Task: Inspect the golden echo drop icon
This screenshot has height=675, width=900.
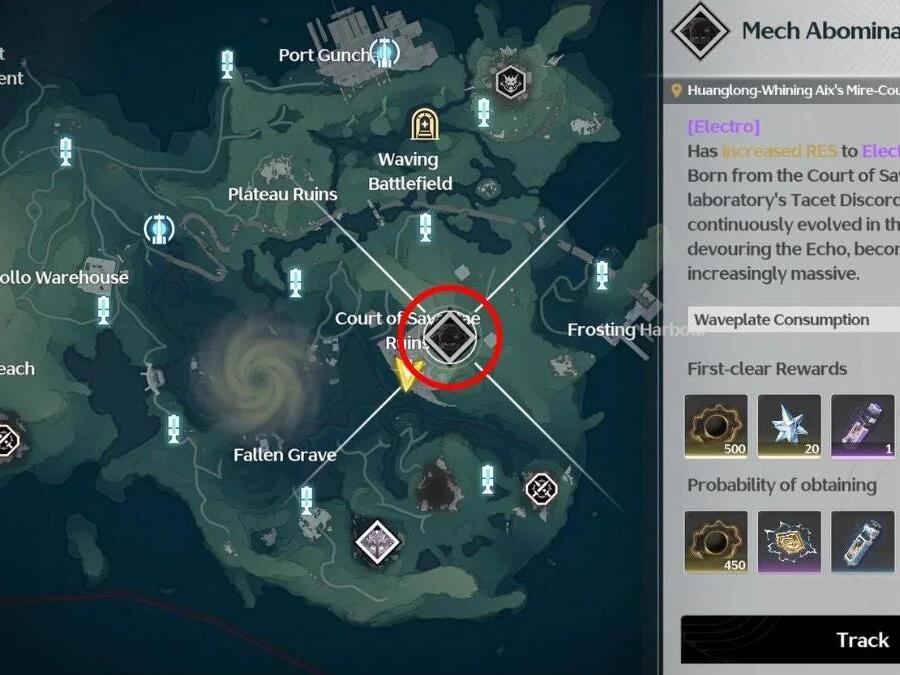Action: tap(789, 542)
